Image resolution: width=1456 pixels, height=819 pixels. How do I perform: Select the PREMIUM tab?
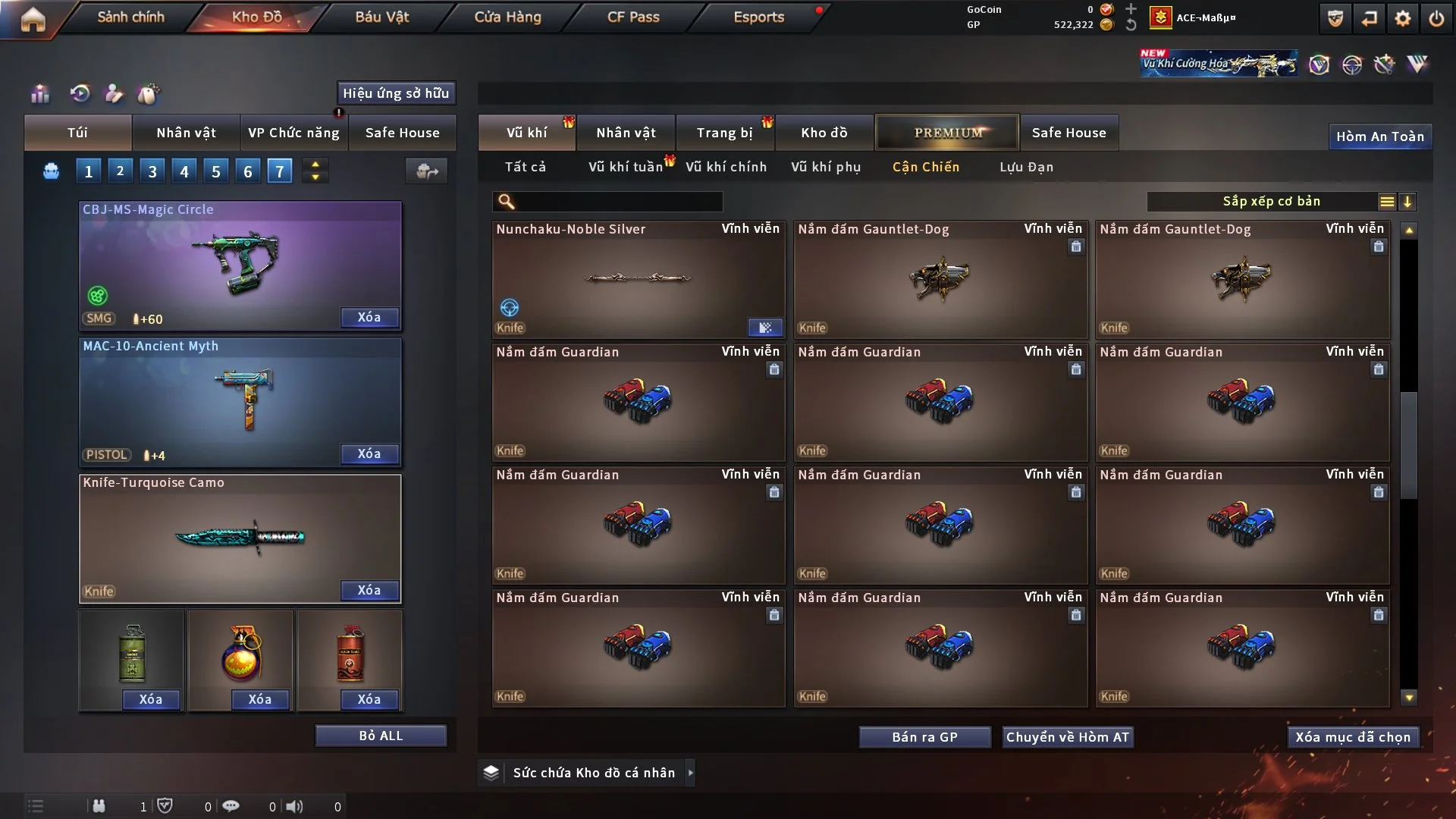(x=947, y=133)
